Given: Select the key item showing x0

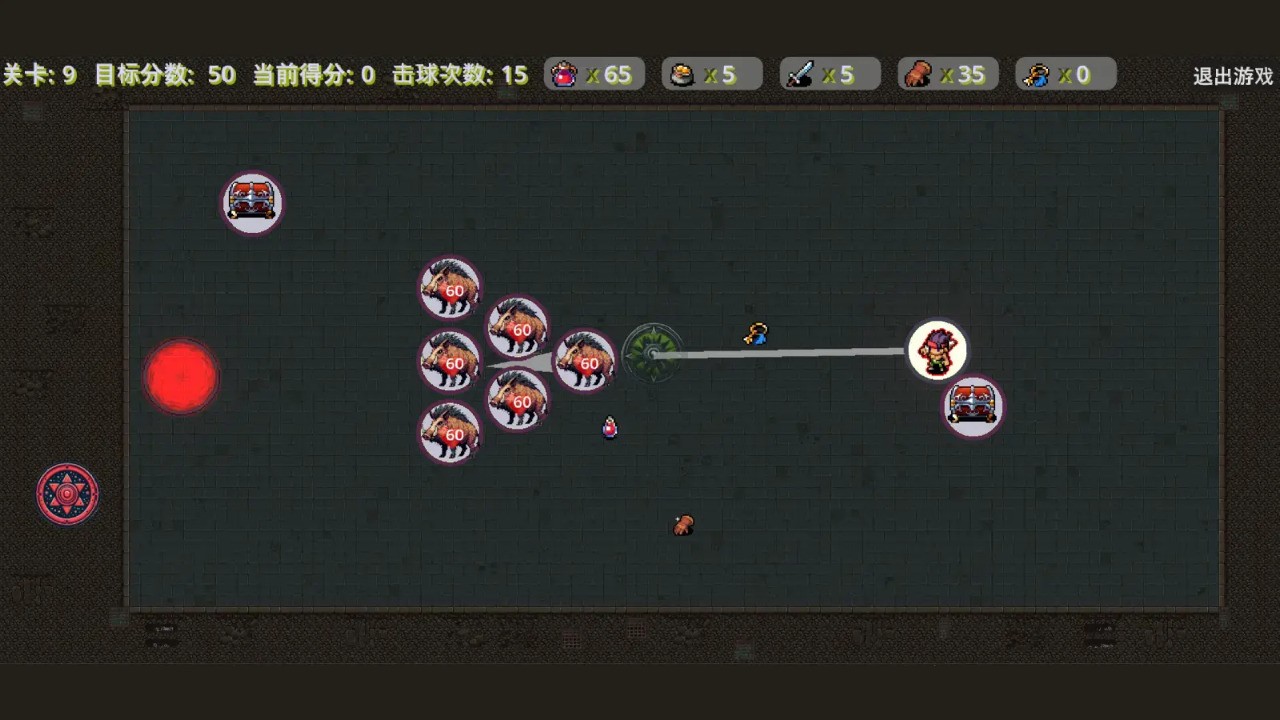Looking at the screenshot, I should pyautogui.click(x=1036, y=74).
